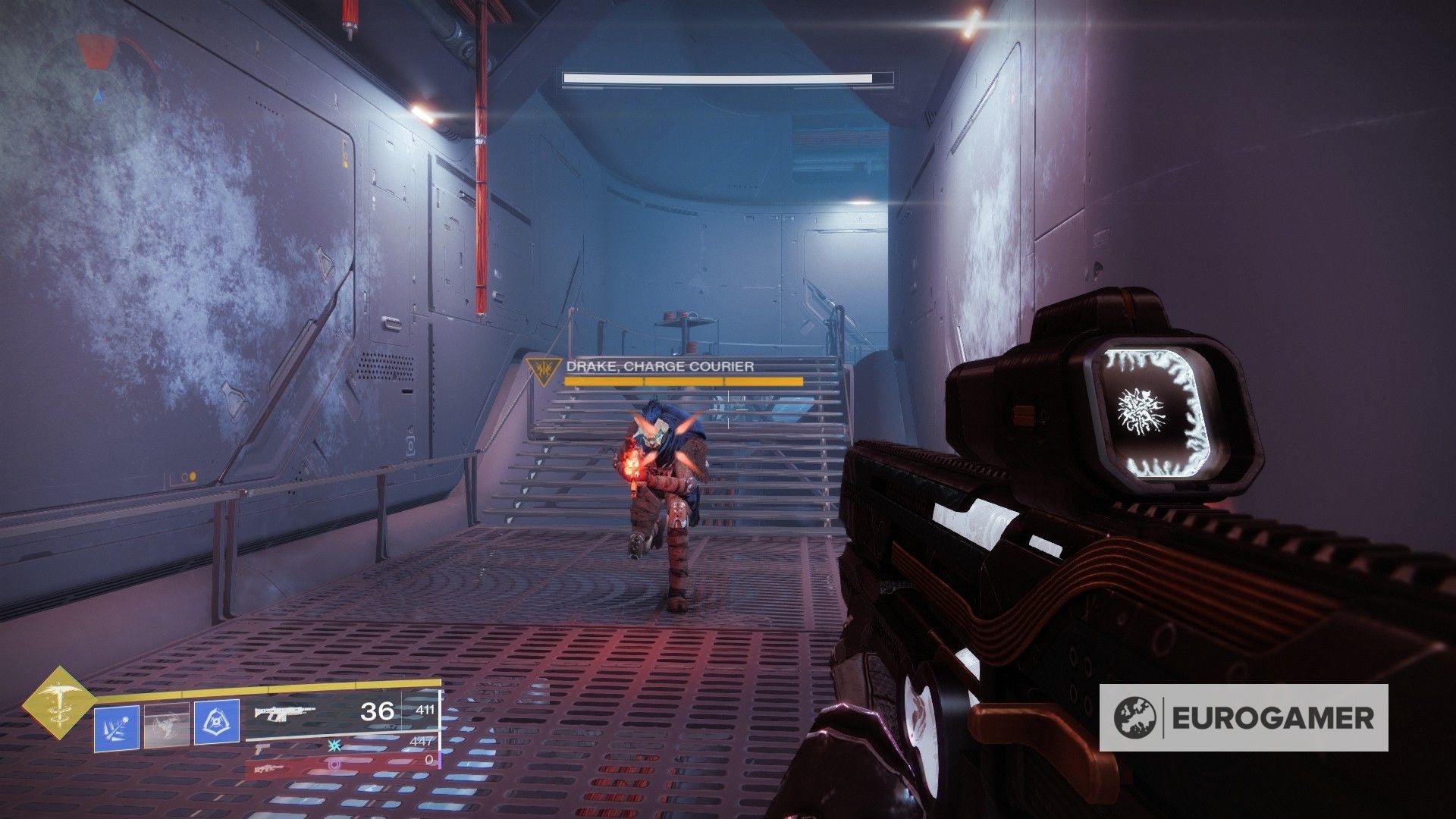Viewport: 1456px width, 819px height.
Task: Click the ammo count reading 36
Action: point(376,712)
